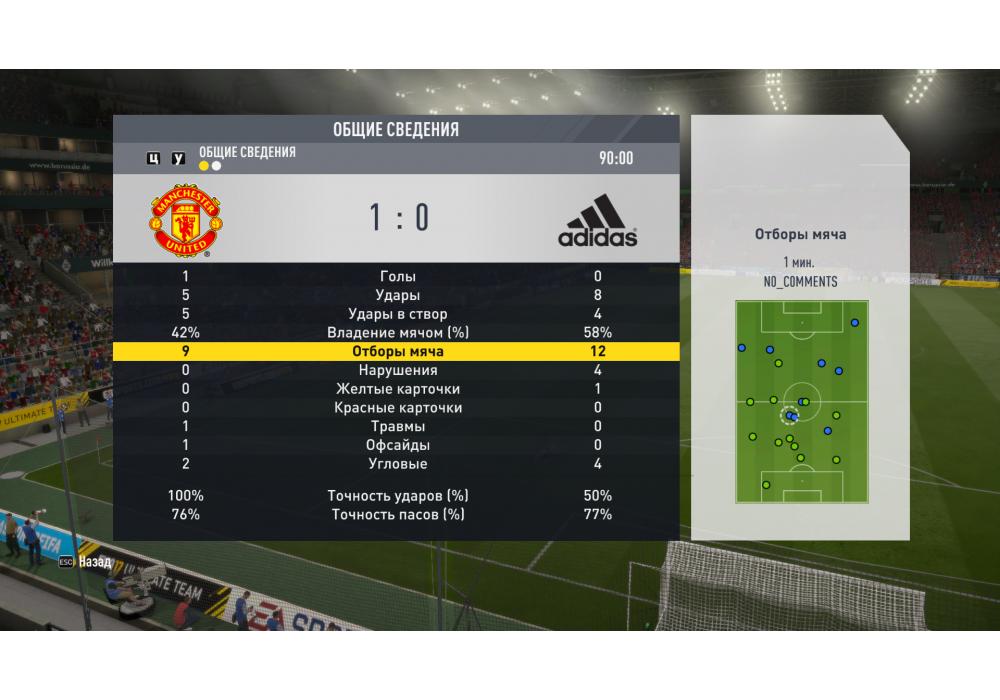Select the Красные карточки row
Image resolution: width=1000 pixels, height=700 pixels.
click(397, 408)
